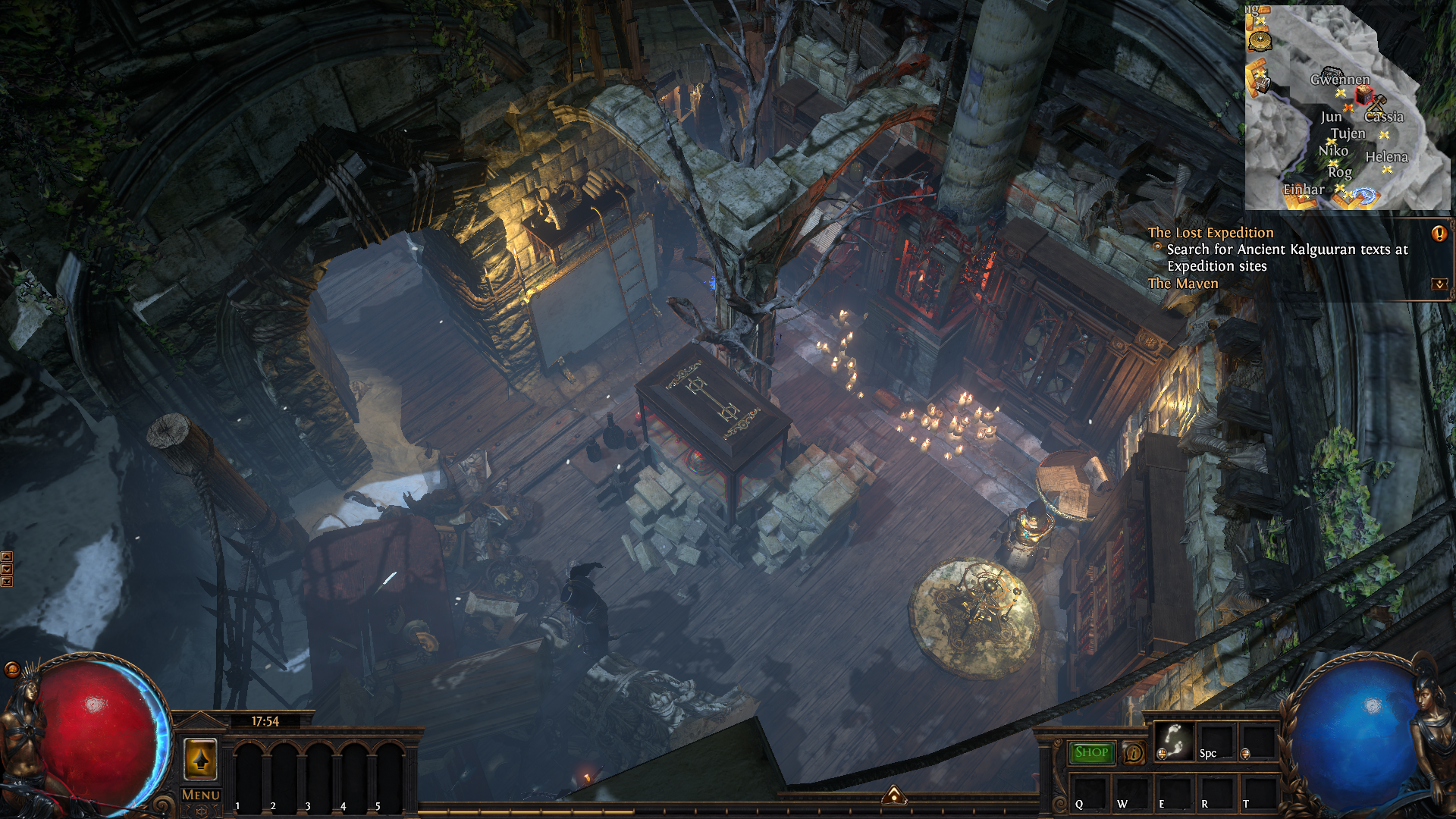This screenshot has width=1456, height=819.
Task: Click the Gwennen marker on the minimap
Action: pyautogui.click(x=1340, y=80)
